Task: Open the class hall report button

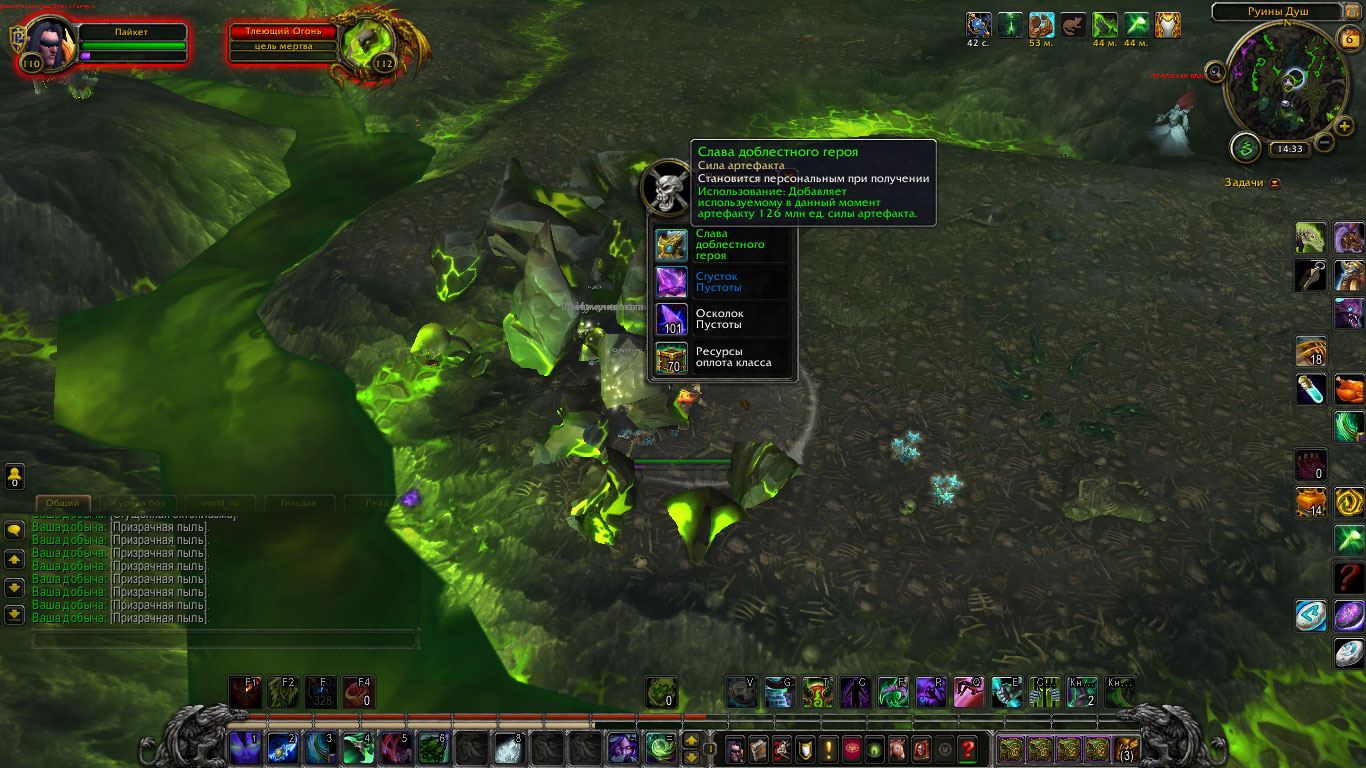Action: pos(1245,147)
